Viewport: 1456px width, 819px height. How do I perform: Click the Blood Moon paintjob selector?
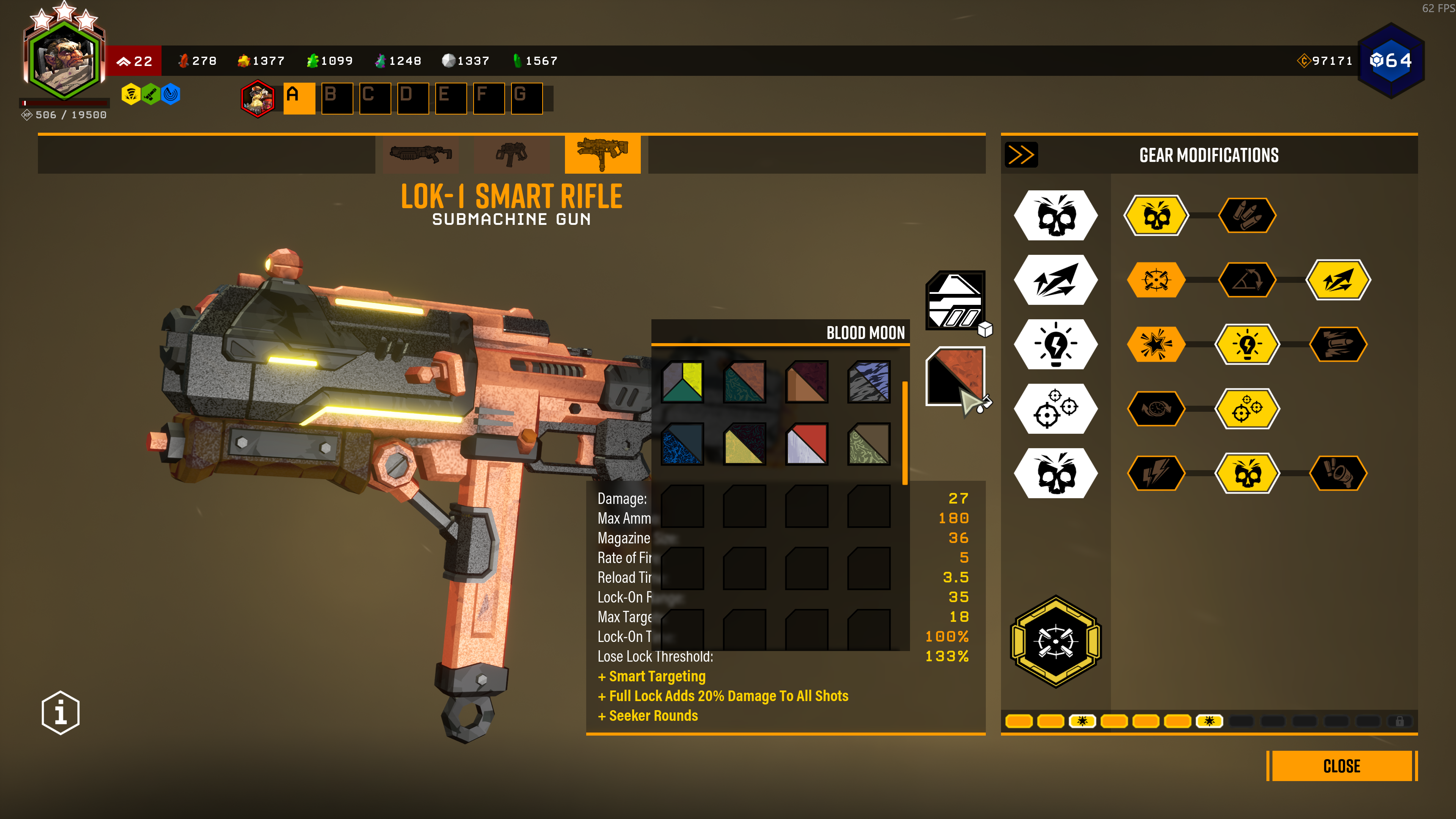pyautogui.click(x=955, y=376)
